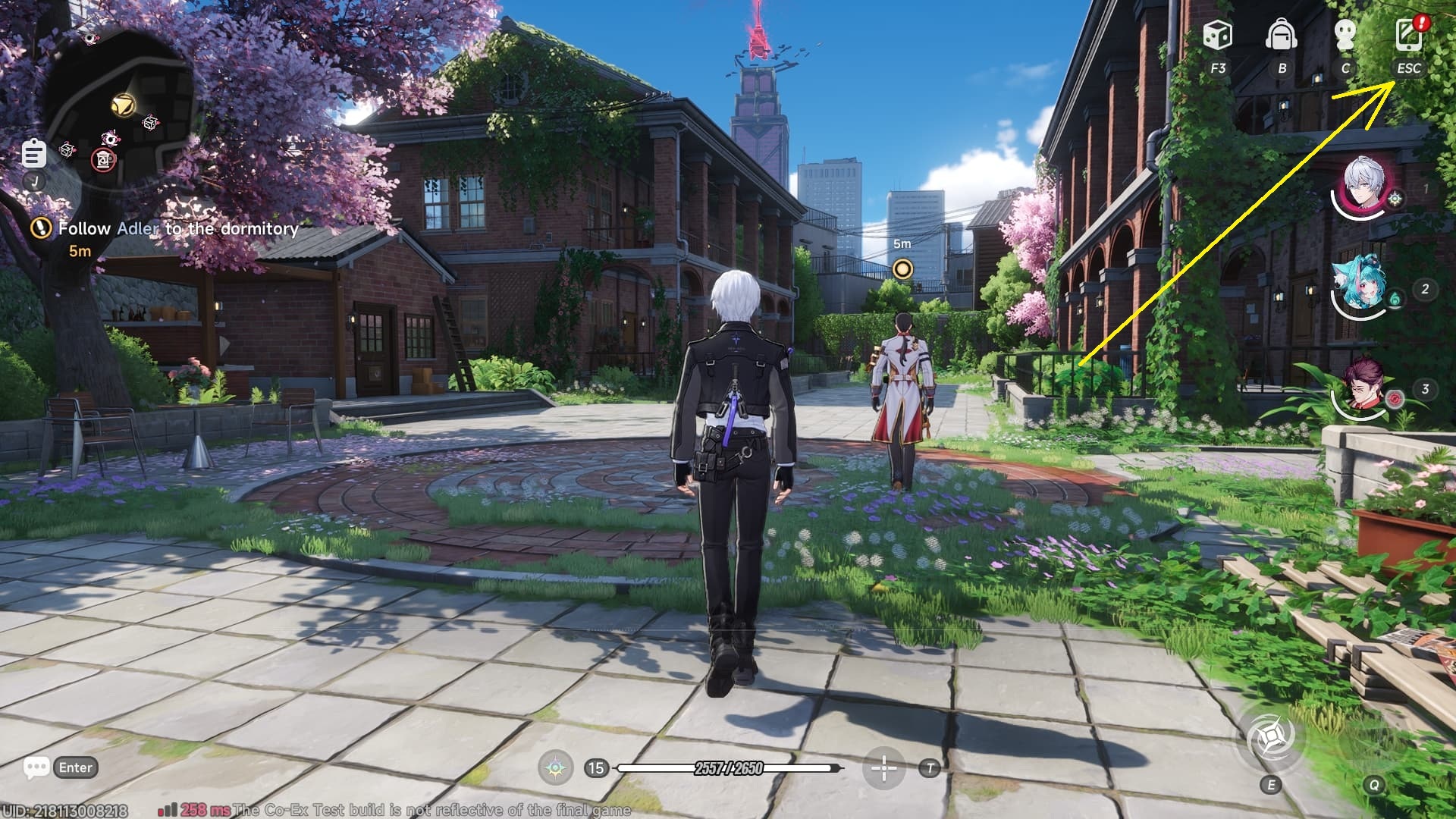Open the backpack inventory
The height and width of the screenshot is (819, 1456).
point(1282,36)
